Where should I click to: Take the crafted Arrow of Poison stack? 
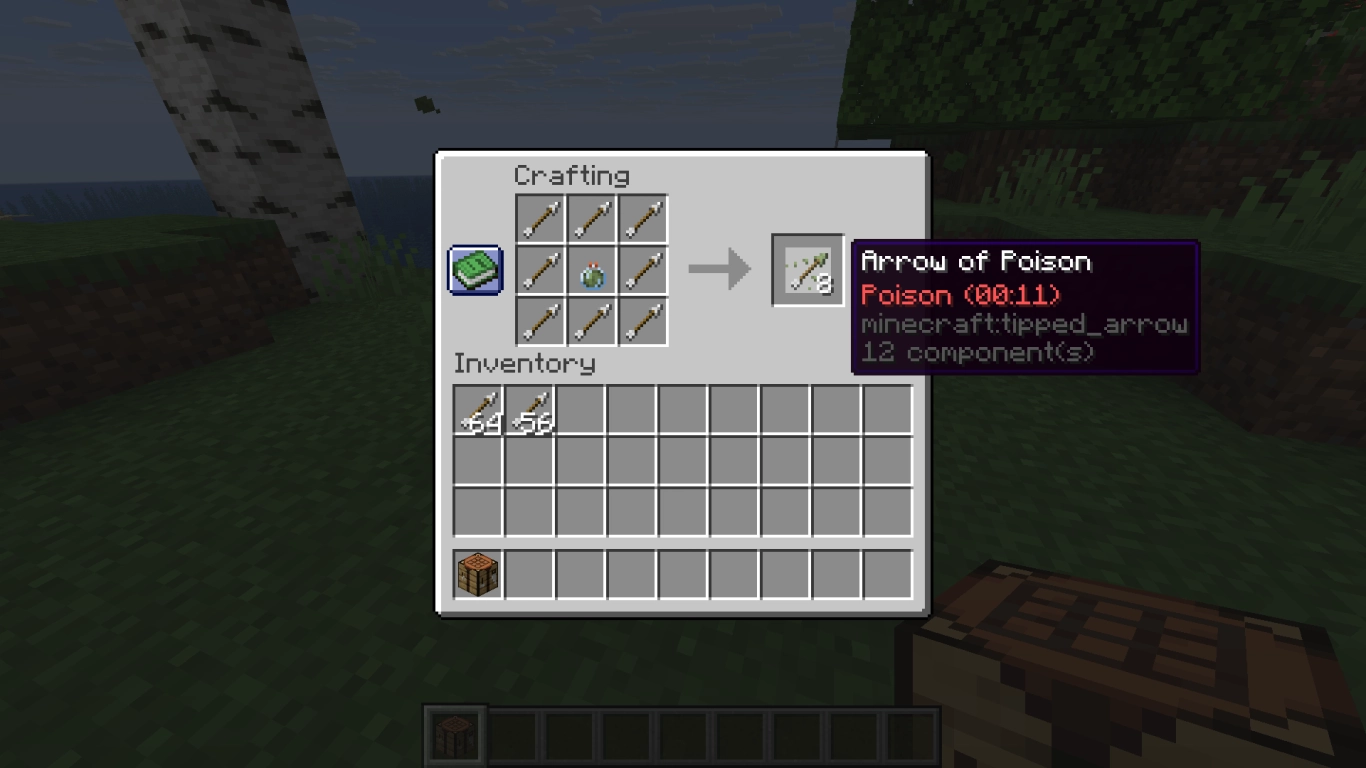806,270
